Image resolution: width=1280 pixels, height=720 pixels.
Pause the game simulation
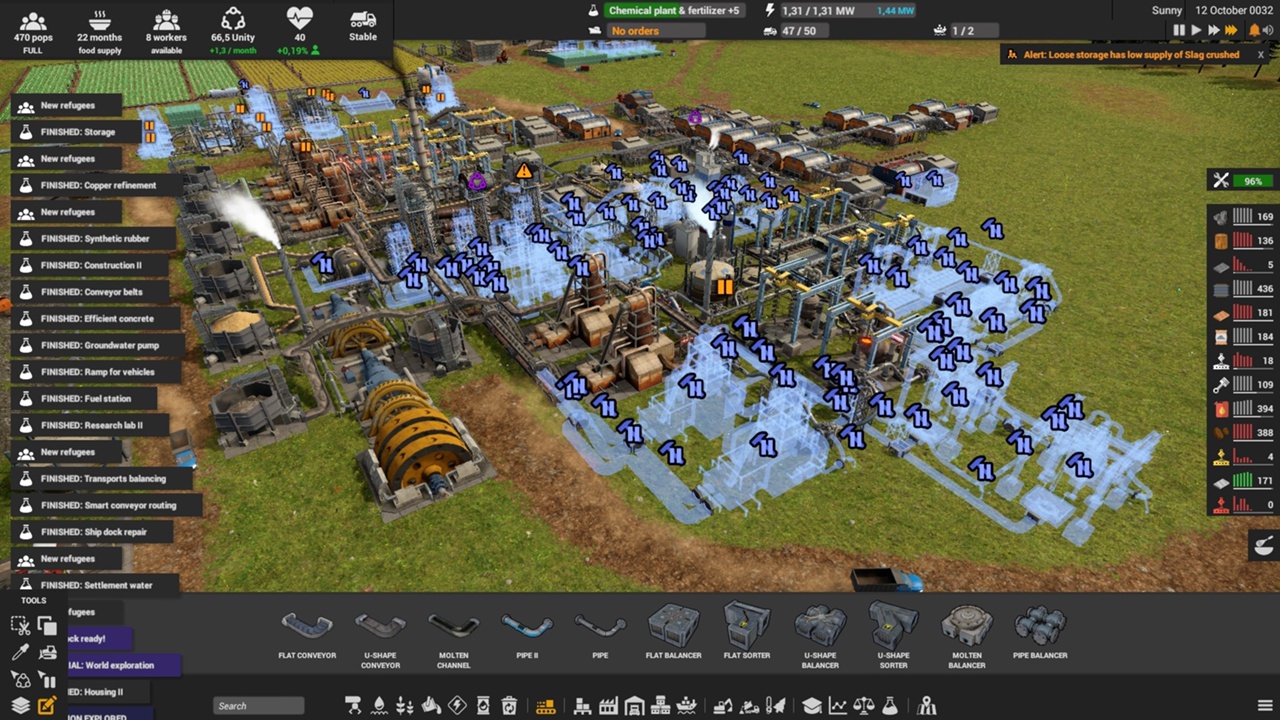pyautogui.click(x=1179, y=31)
